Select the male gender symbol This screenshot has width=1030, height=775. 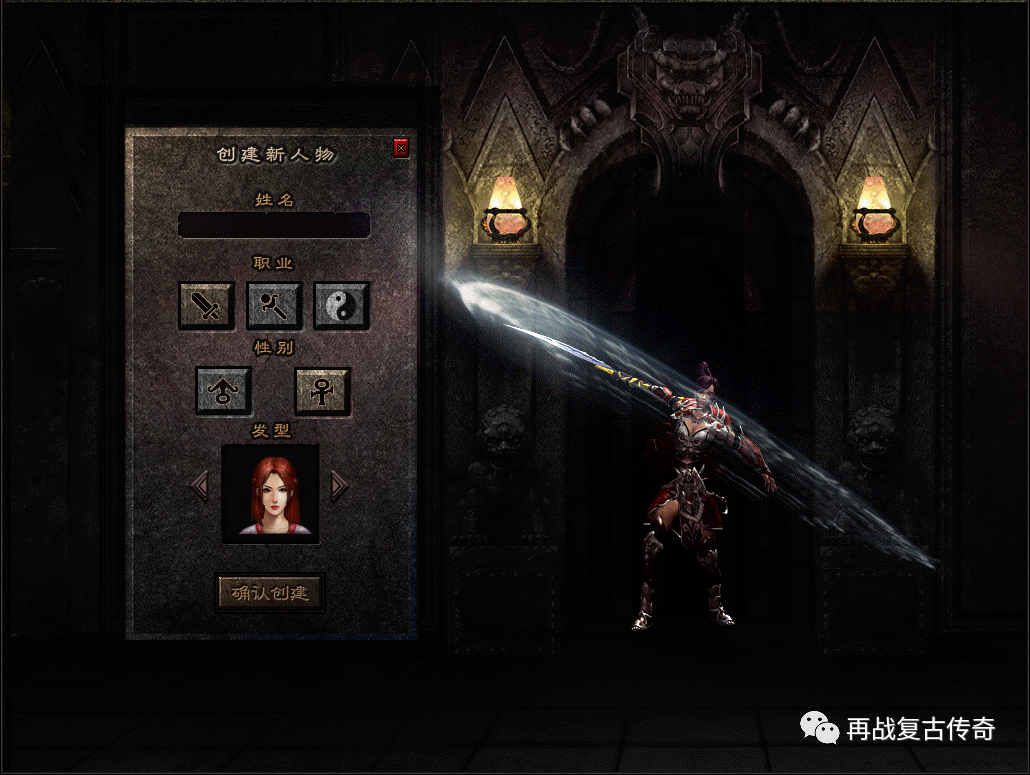pyautogui.click(x=224, y=391)
